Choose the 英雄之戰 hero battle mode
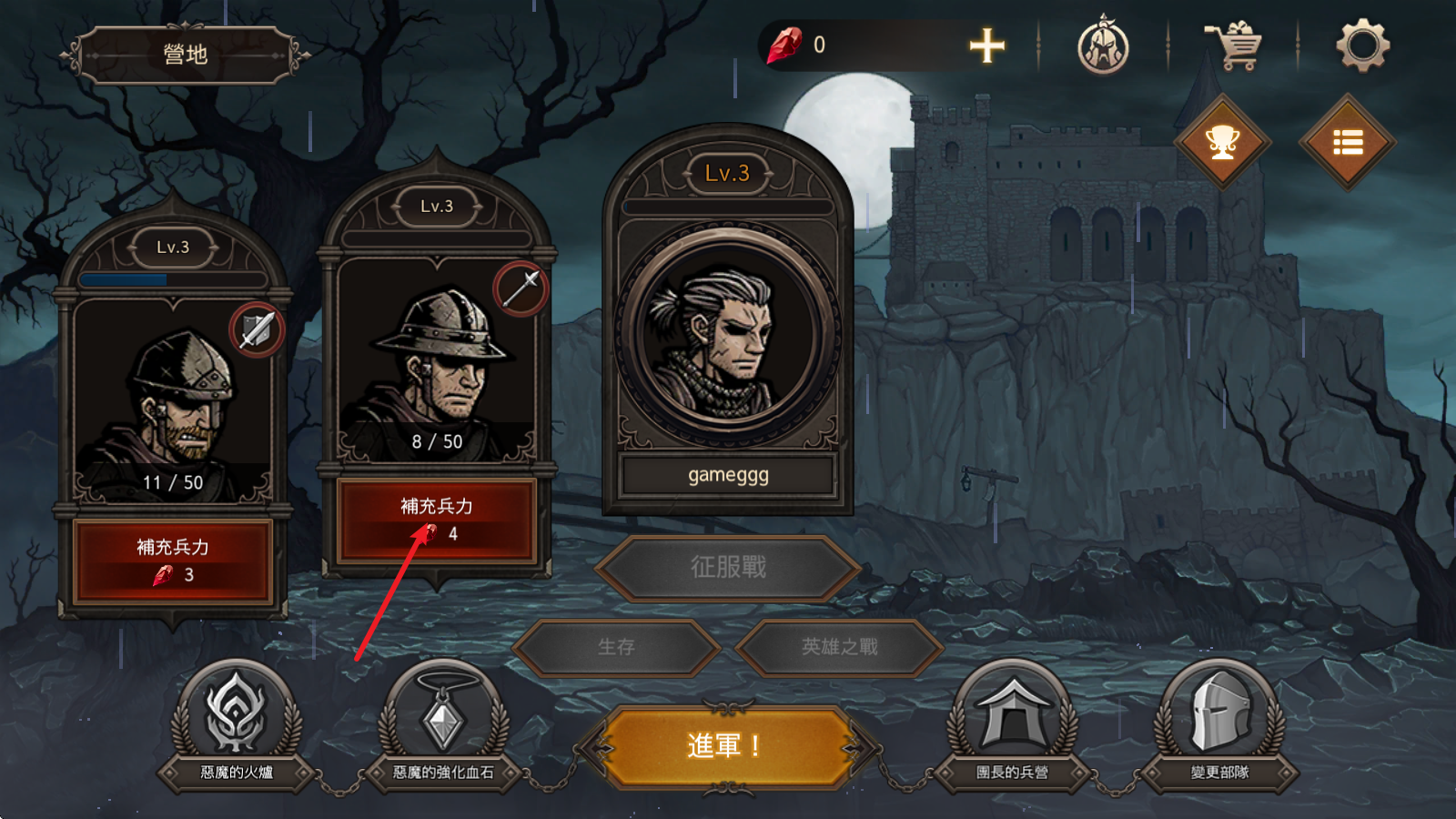The image size is (1456, 819). (839, 647)
